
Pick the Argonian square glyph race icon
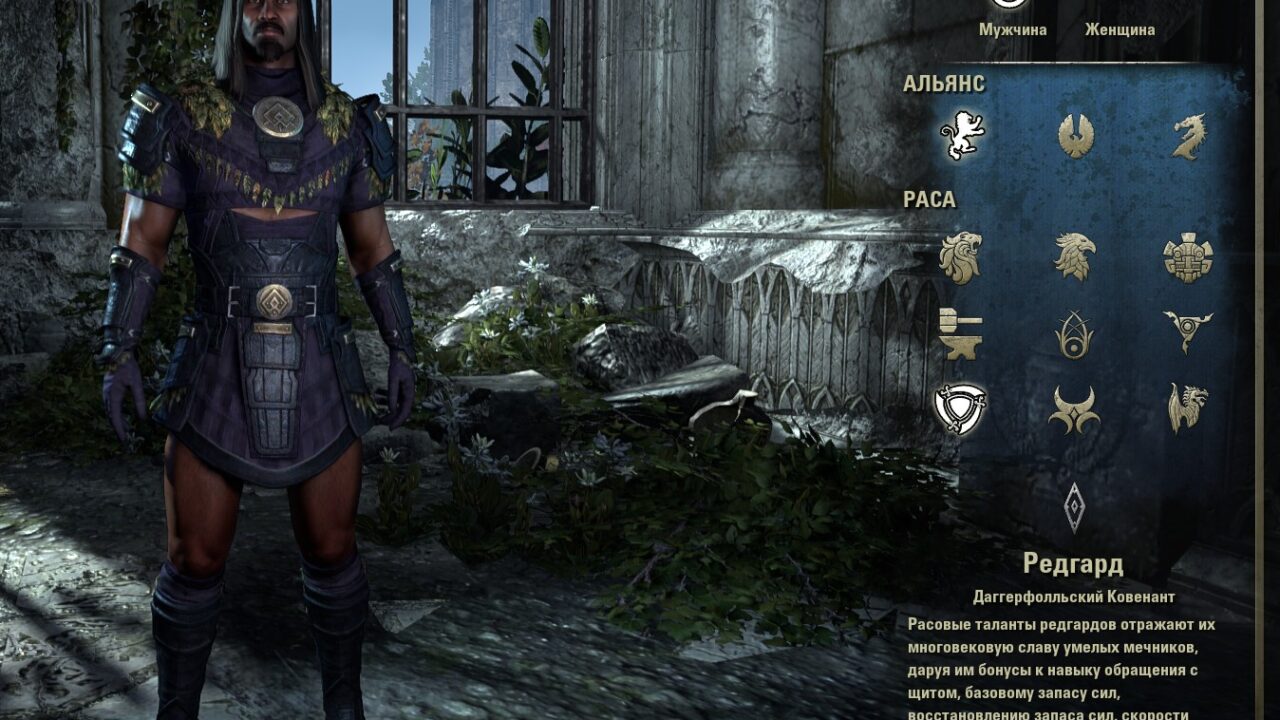pos(1188,257)
